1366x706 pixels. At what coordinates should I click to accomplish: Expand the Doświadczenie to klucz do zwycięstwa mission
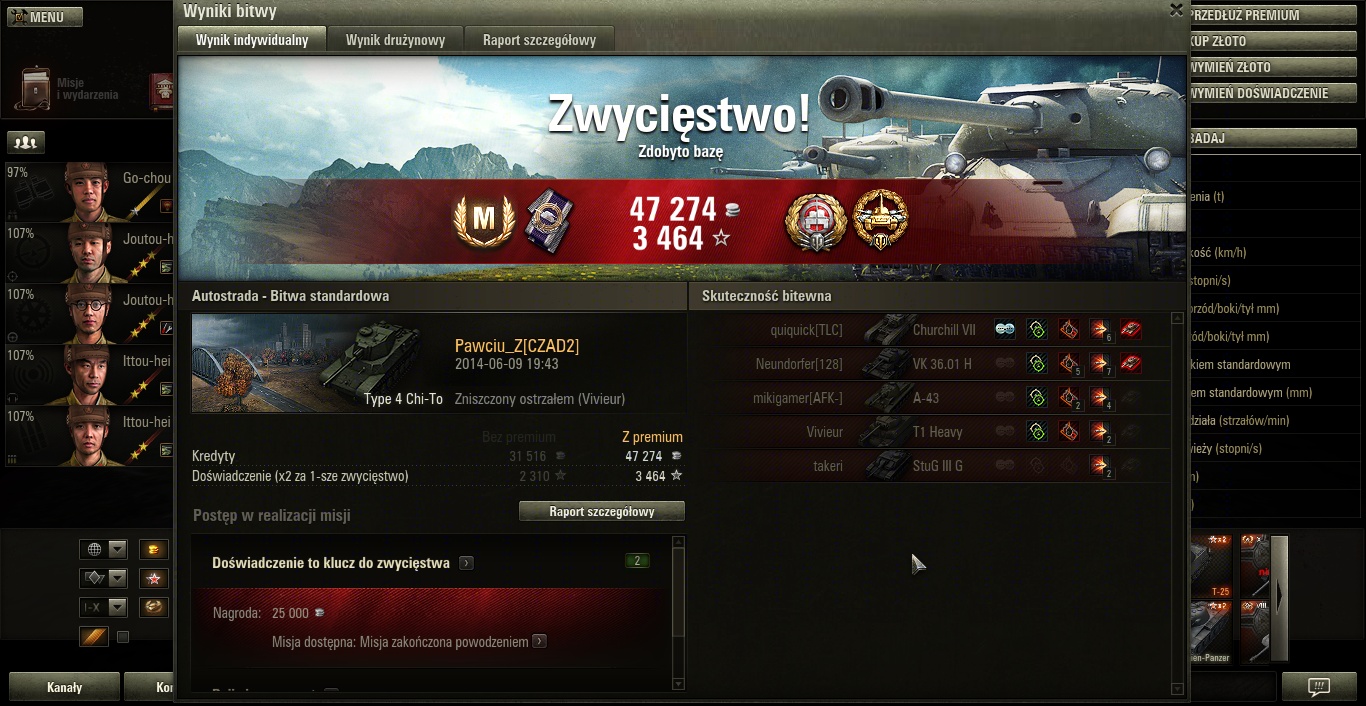(x=466, y=563)
